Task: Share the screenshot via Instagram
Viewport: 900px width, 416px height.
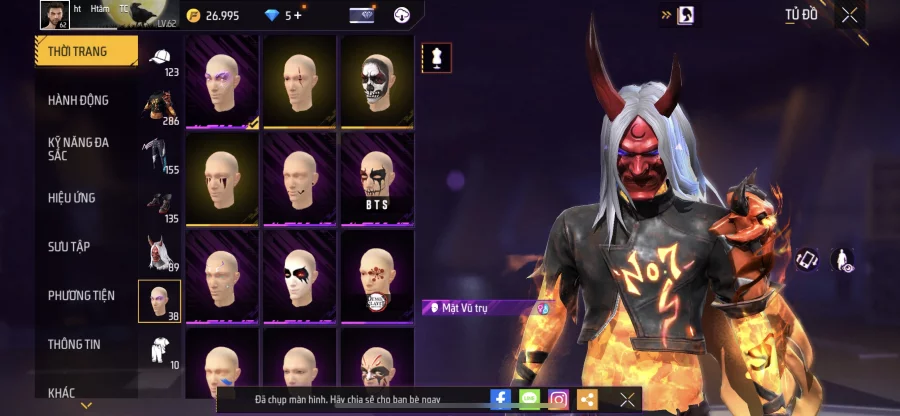Action: (558, 399)
